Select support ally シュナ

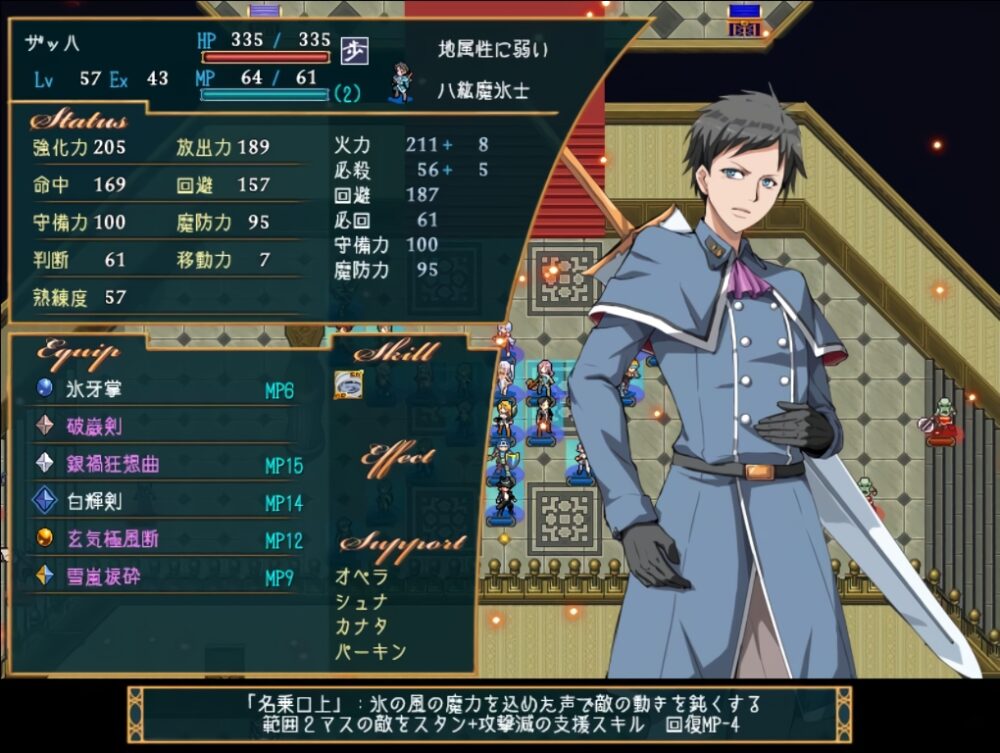click(x=362, y=602)
